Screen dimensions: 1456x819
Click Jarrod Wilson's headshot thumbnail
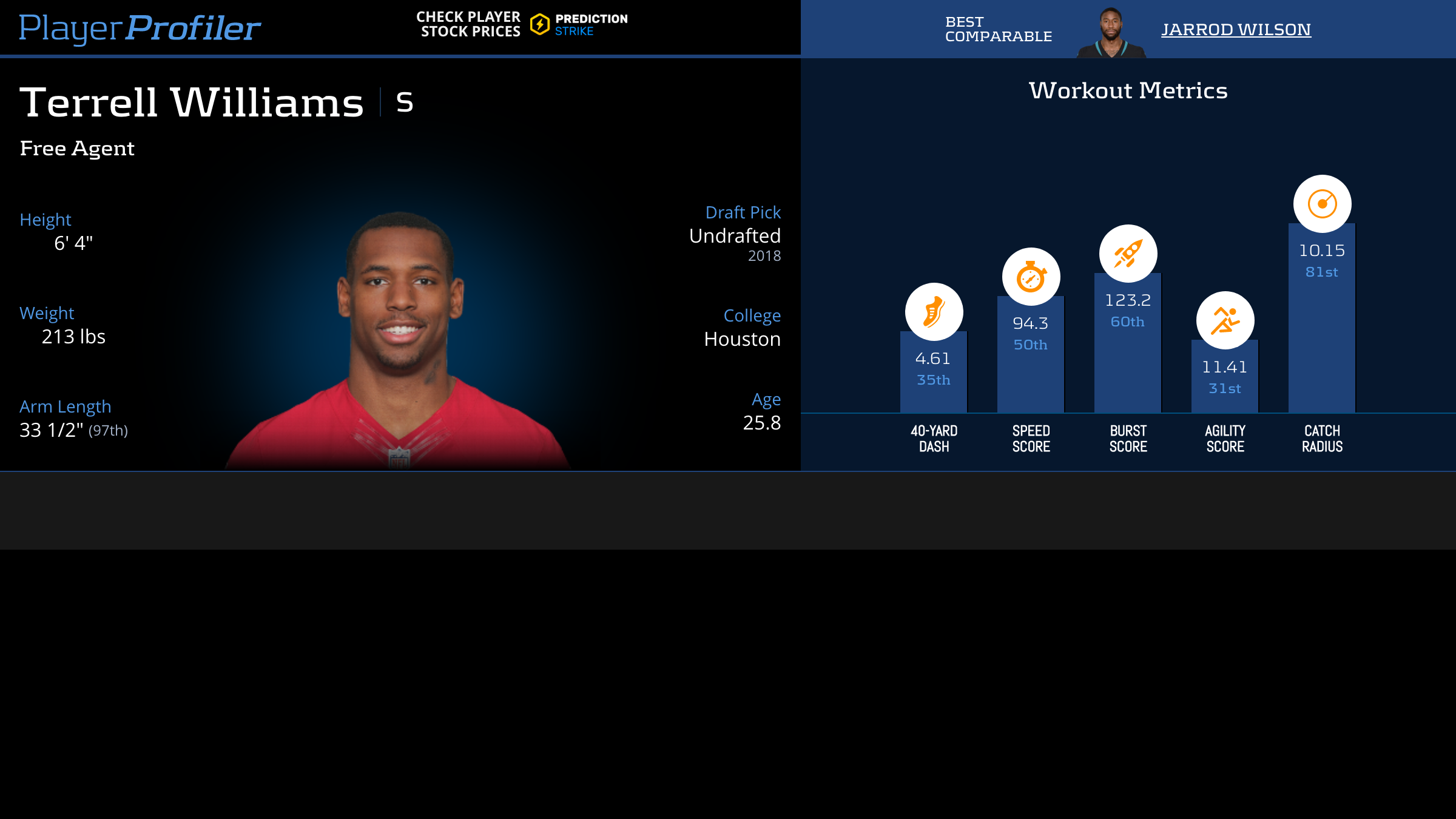tap(1111, 33)
